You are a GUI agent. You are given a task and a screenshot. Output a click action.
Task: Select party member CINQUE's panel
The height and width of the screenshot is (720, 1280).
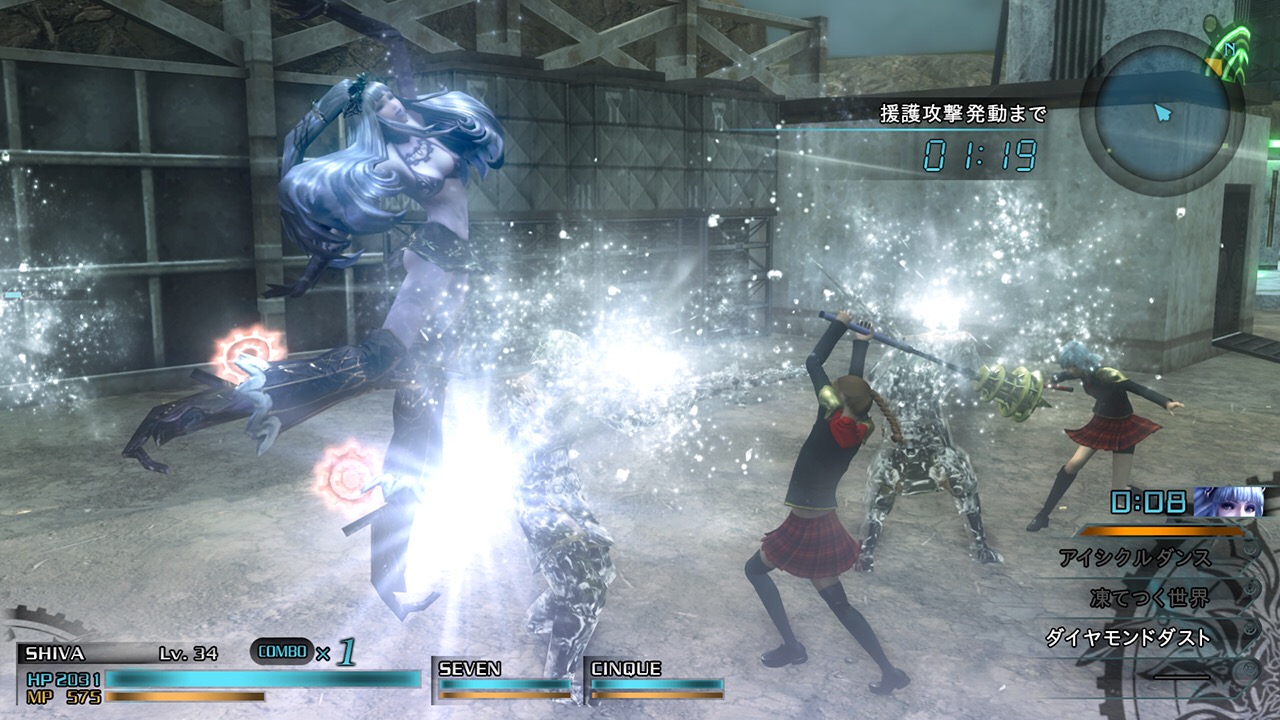click(656, 678)
